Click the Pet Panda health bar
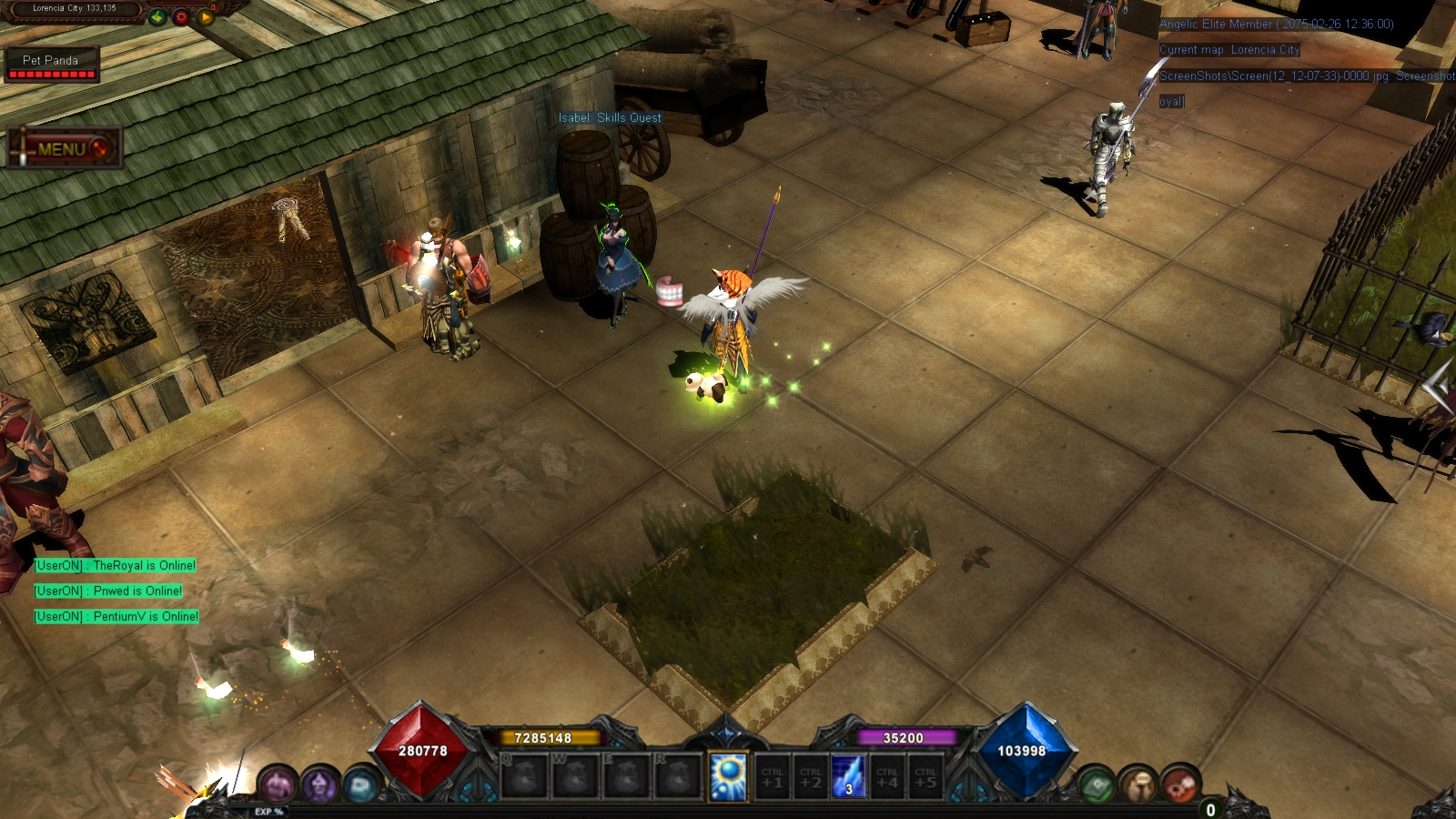Screen dimensions: 1456x819 click(52, 70)
